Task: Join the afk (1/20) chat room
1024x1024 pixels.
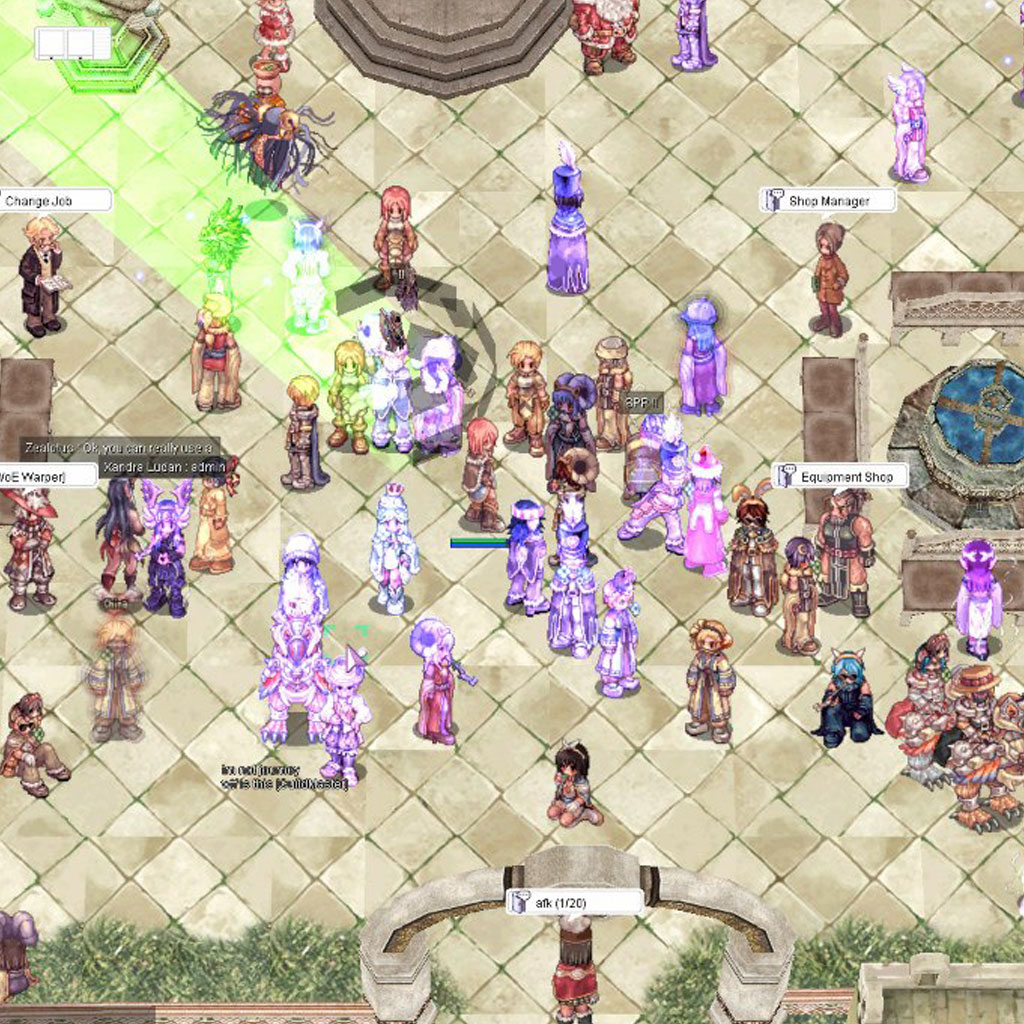Action: point(574,903)
